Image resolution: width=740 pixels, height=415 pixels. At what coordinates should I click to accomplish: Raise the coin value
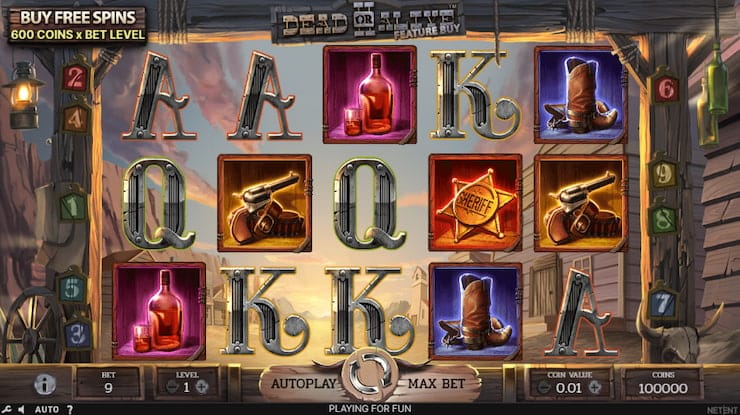[594, 387]
